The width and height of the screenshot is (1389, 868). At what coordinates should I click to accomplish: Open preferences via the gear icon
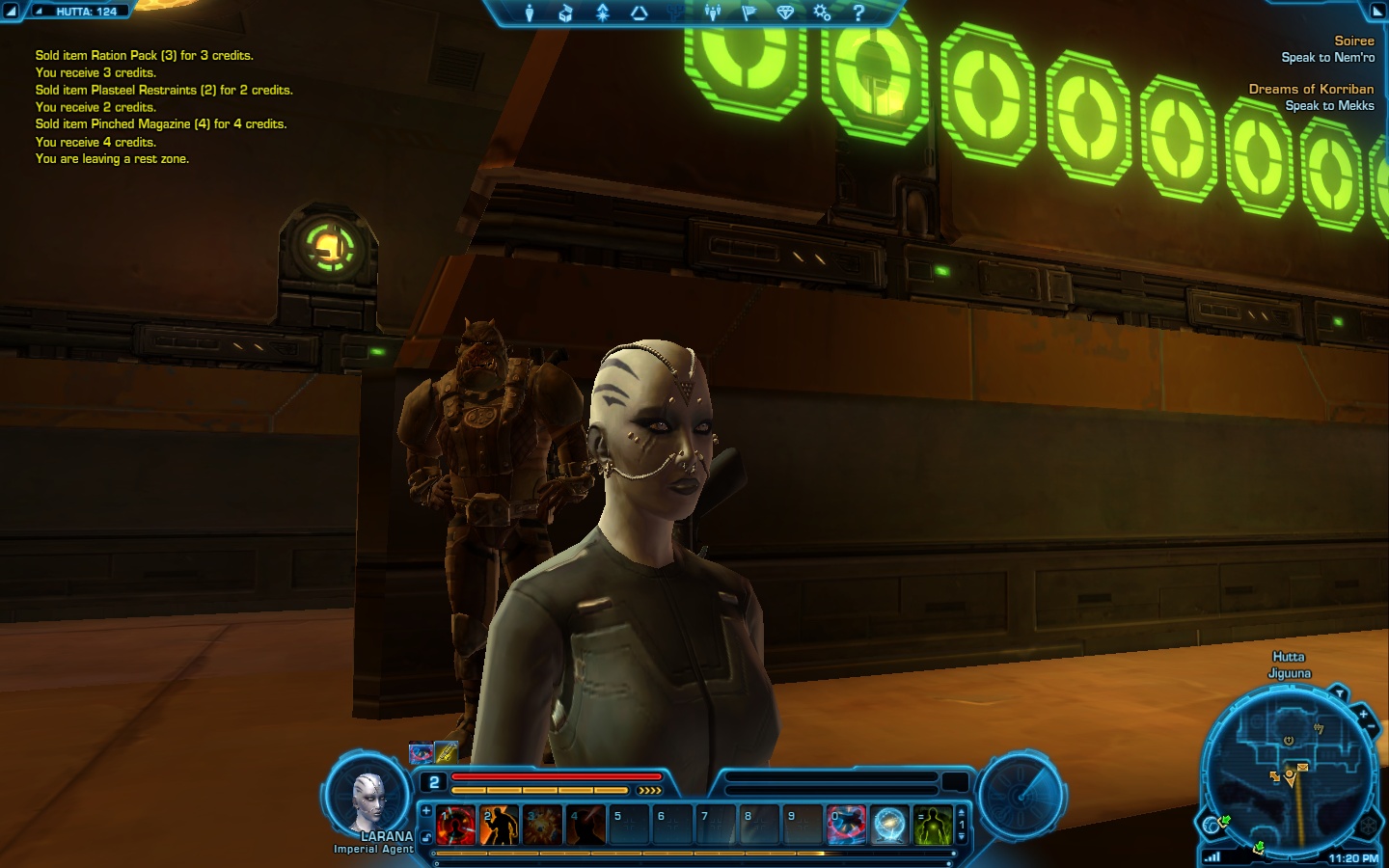822,13
